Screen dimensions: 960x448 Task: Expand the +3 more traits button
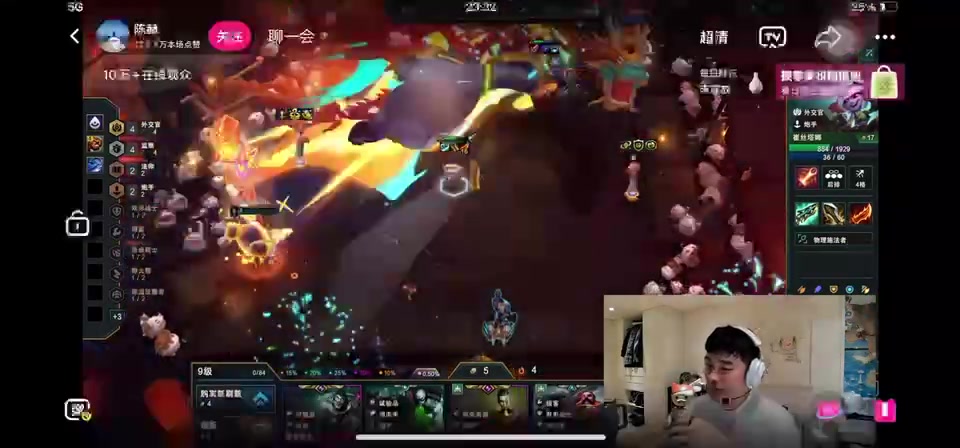[x=117, y=317]
